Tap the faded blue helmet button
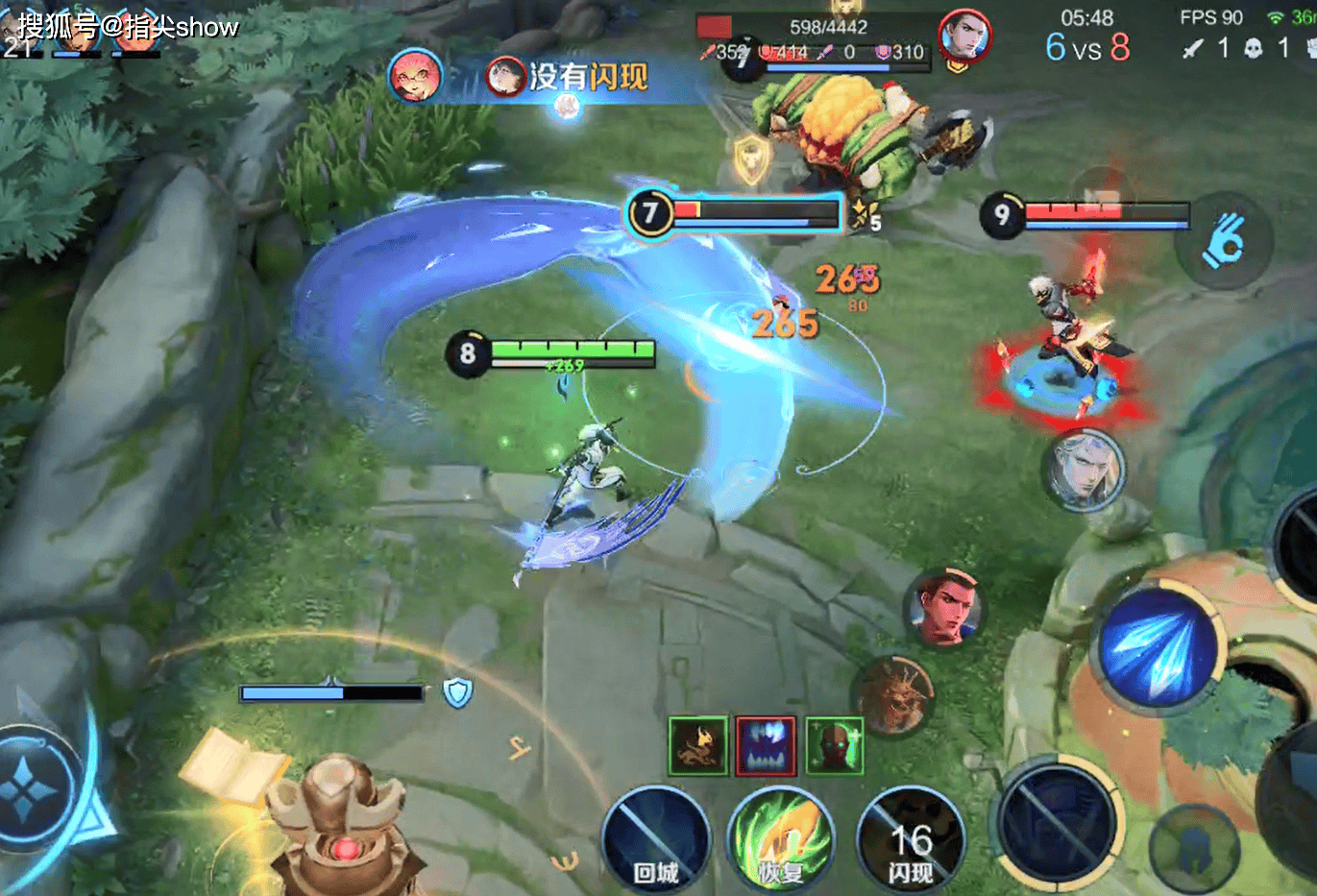The width and height of the screenshot is (1317, 896). tap(1194, 849)
